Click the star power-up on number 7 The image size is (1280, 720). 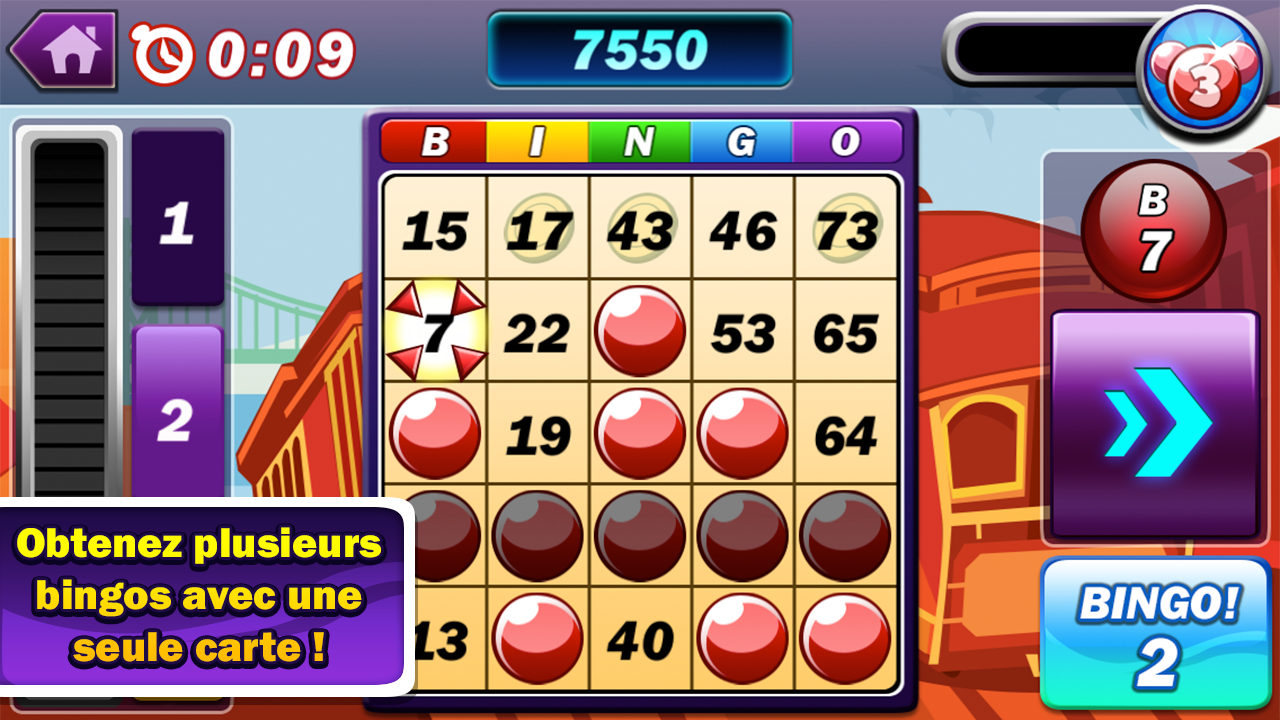[x=437, y=330]
